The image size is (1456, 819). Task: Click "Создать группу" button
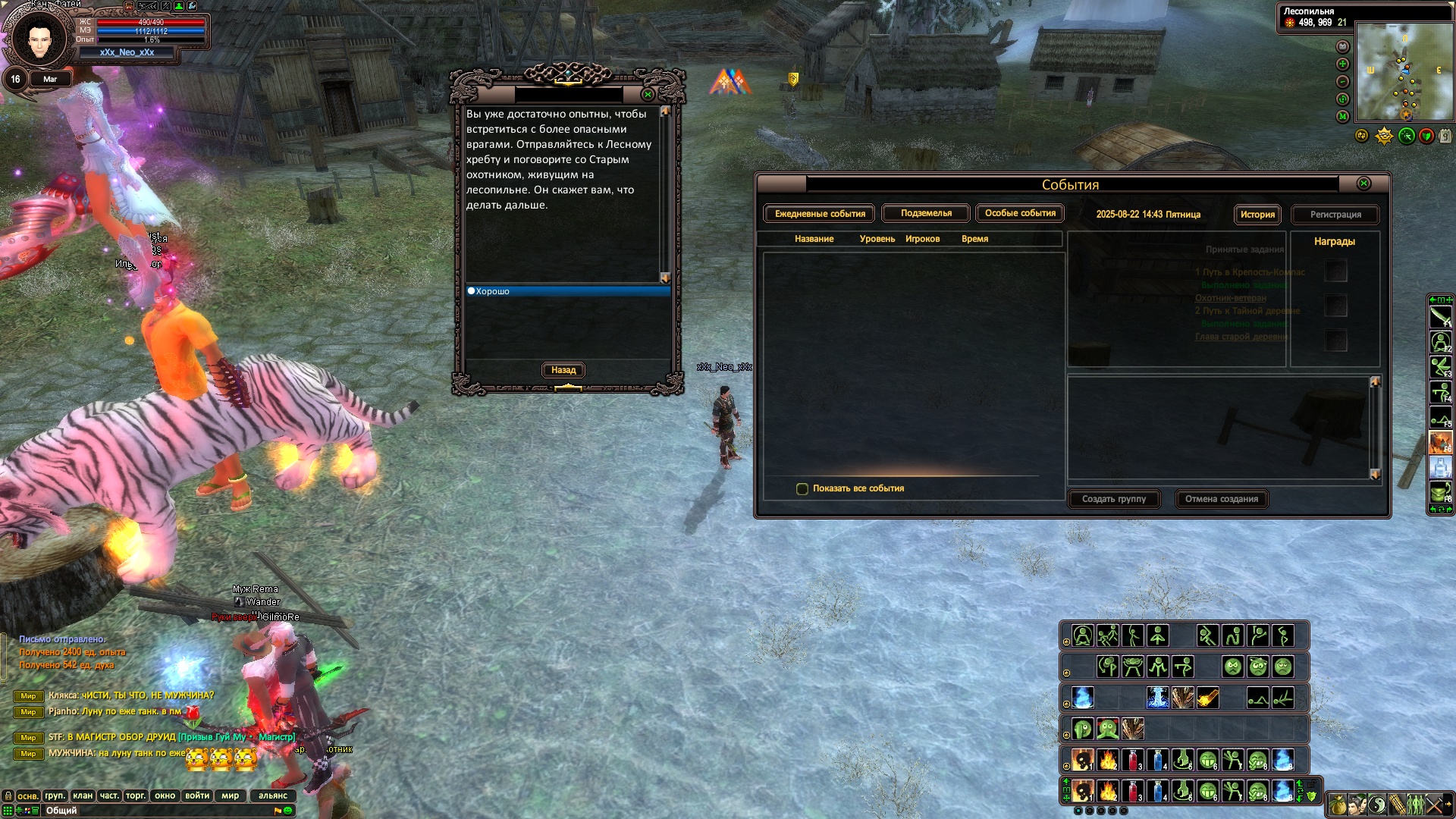pos(1113,499)
